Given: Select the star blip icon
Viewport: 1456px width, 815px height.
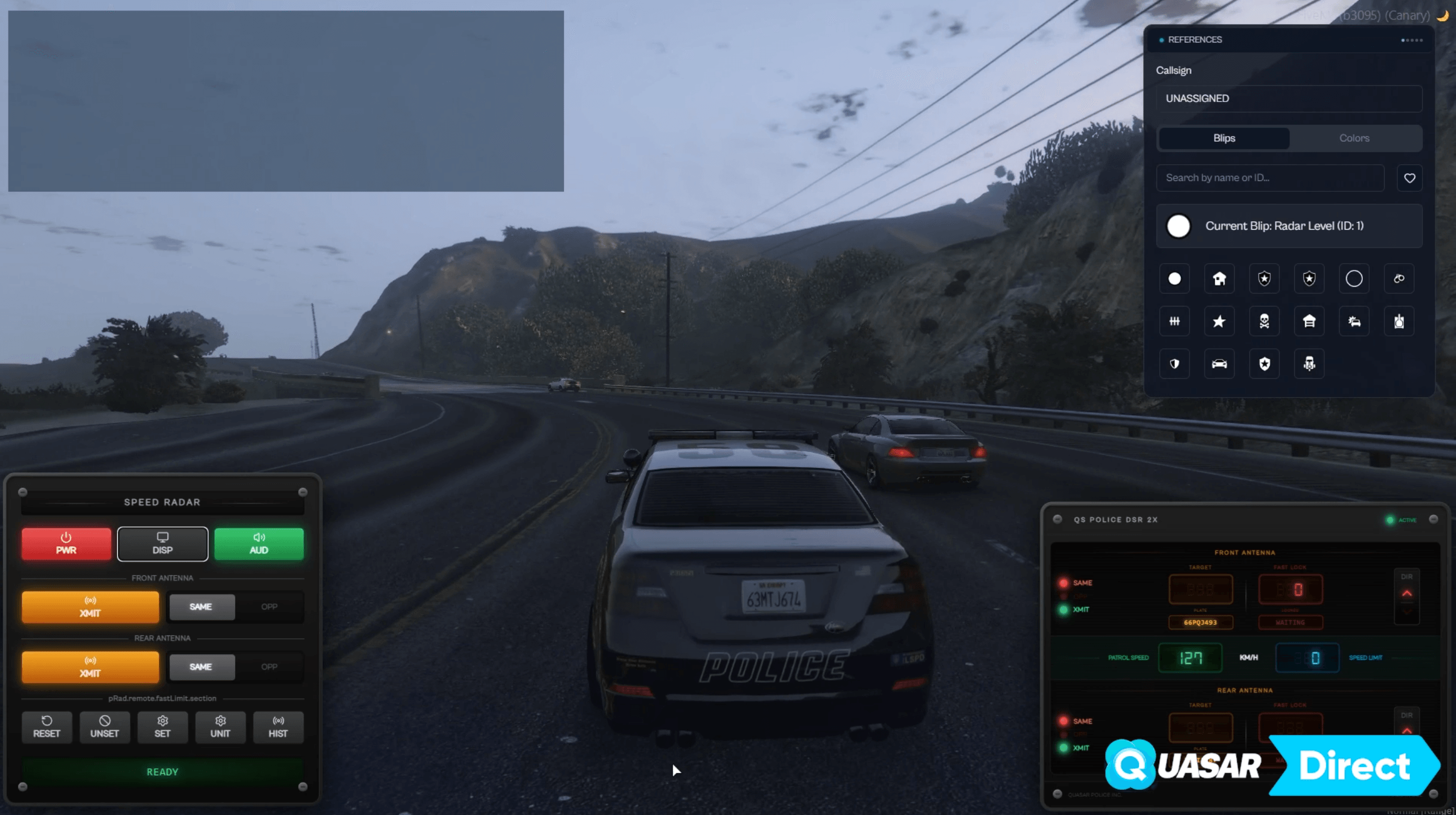Looking at the screenshot, I should [1219, 321].
